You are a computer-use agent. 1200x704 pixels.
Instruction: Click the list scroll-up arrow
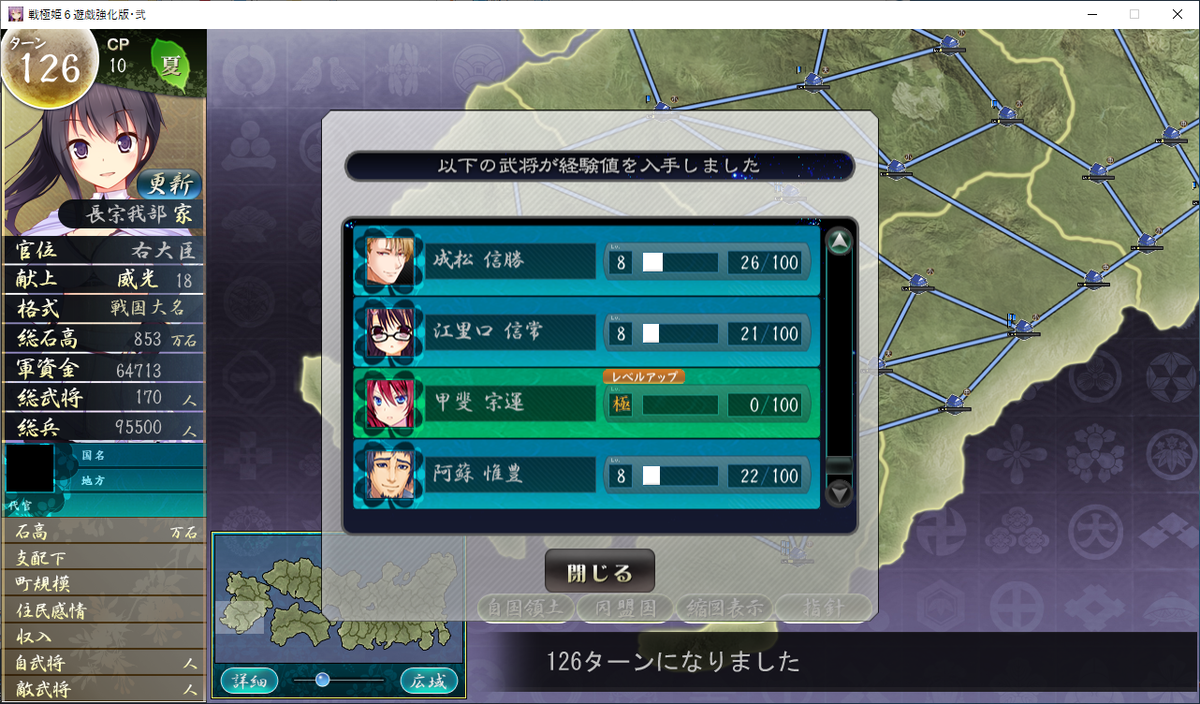[840, 242]
